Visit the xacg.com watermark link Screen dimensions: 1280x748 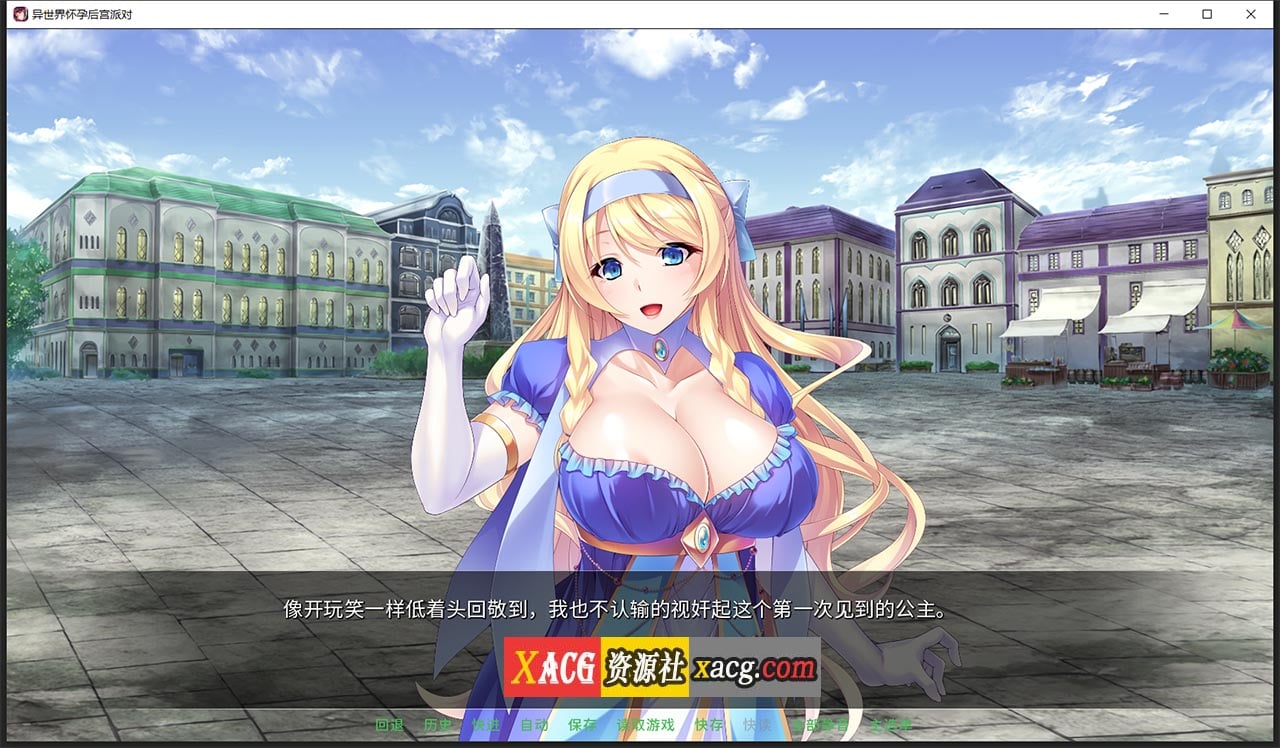click(x=756, y=665)
